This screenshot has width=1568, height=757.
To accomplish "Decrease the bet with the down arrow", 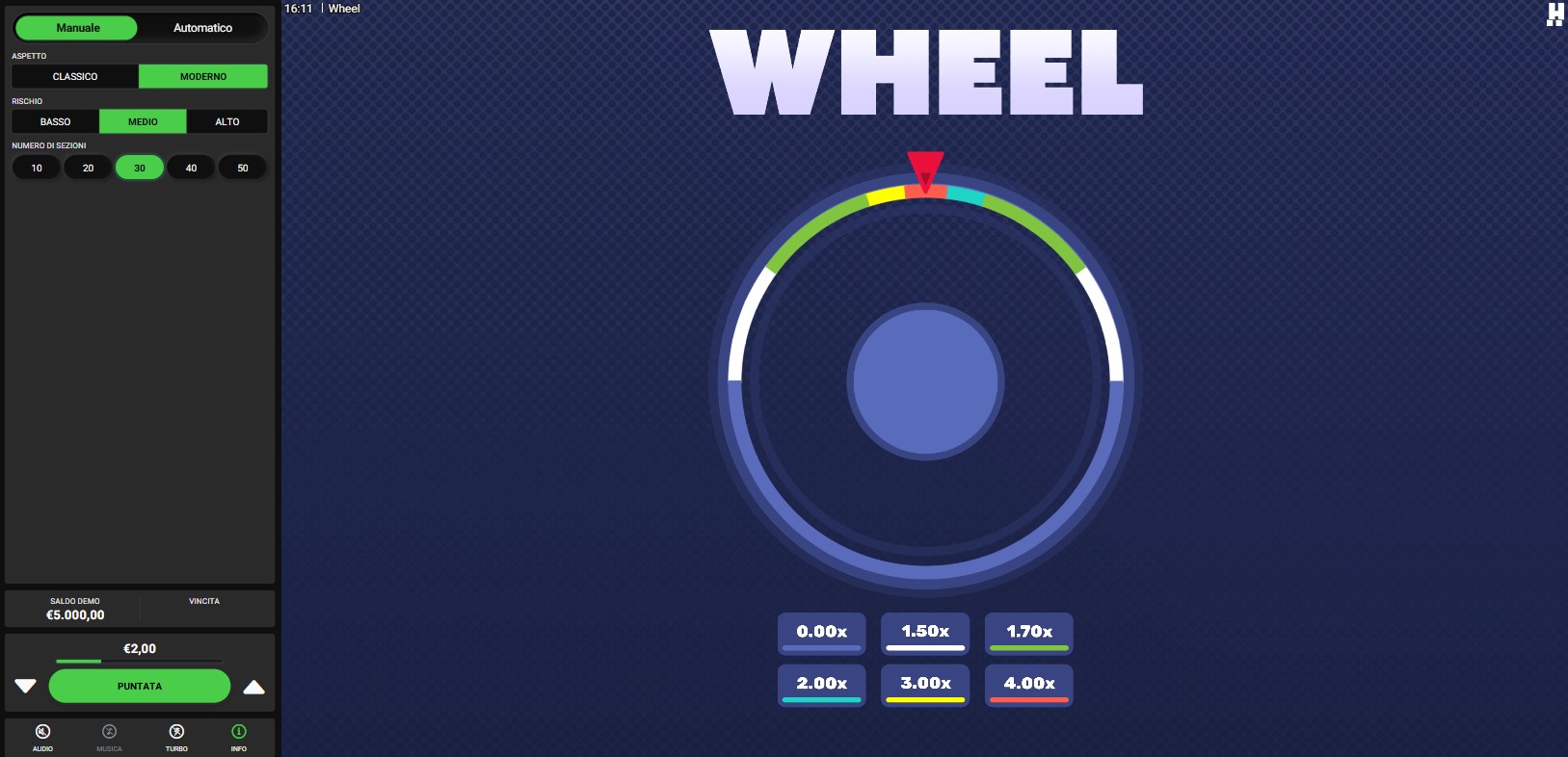I will point(26,686).
